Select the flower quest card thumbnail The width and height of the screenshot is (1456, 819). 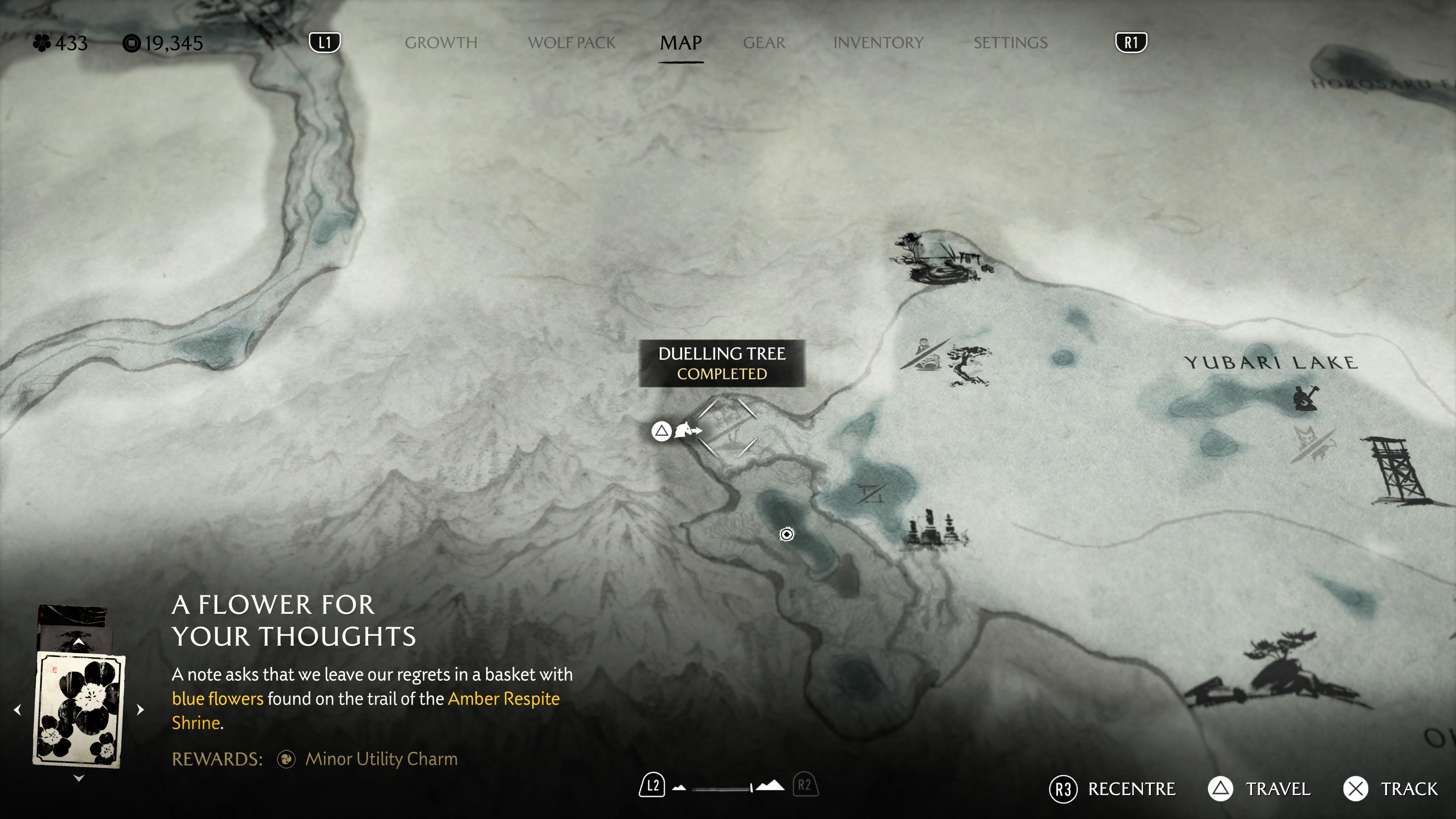78,709
